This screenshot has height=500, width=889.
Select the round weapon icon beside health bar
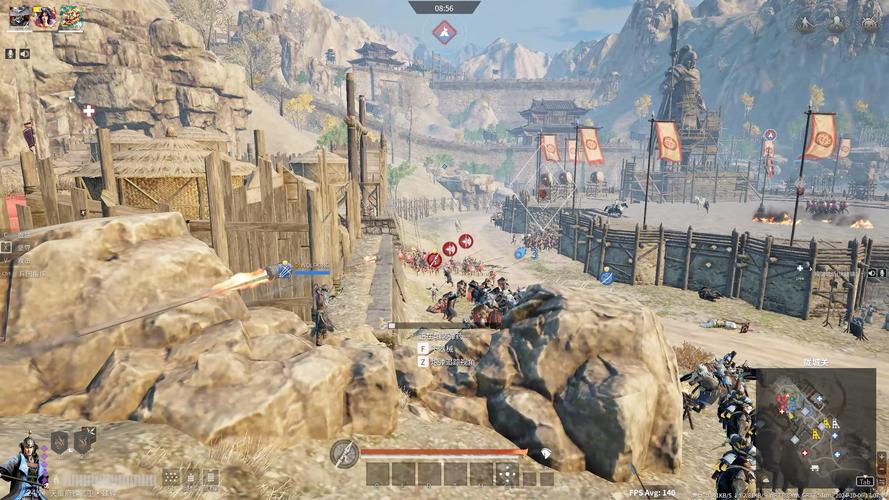click(x=344, y=454)
